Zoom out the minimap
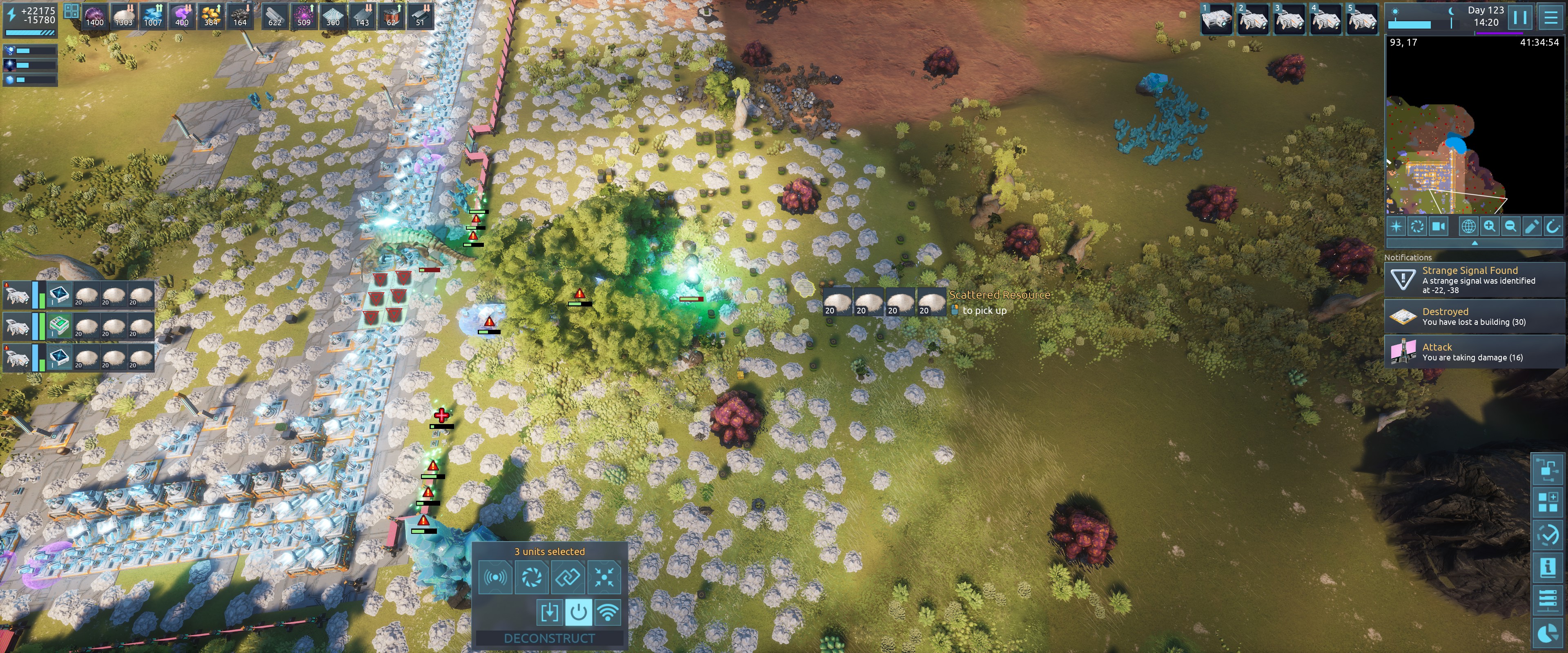1568x653 pixels. tap(1510, 227)
